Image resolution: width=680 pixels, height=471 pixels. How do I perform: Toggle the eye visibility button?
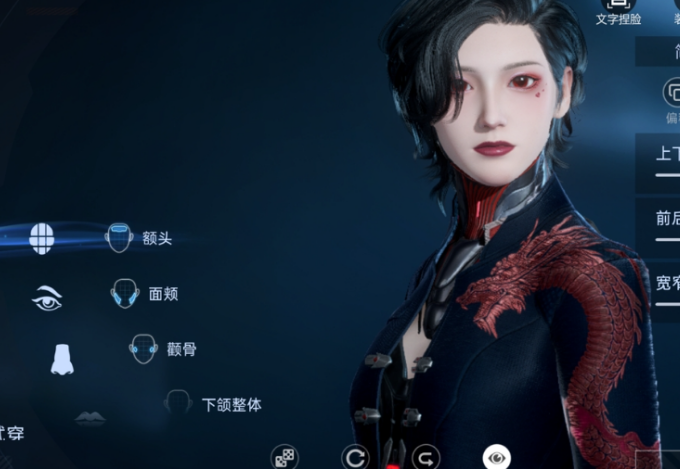tap(495, 458)
